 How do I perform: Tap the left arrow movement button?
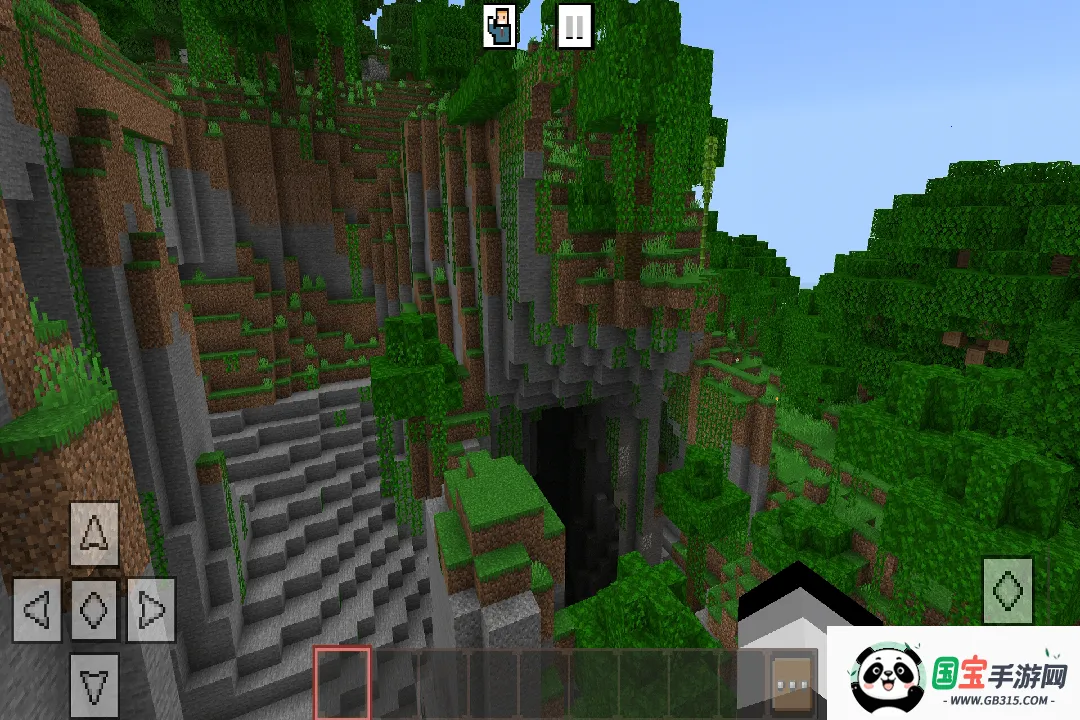[x=37, y=609]
